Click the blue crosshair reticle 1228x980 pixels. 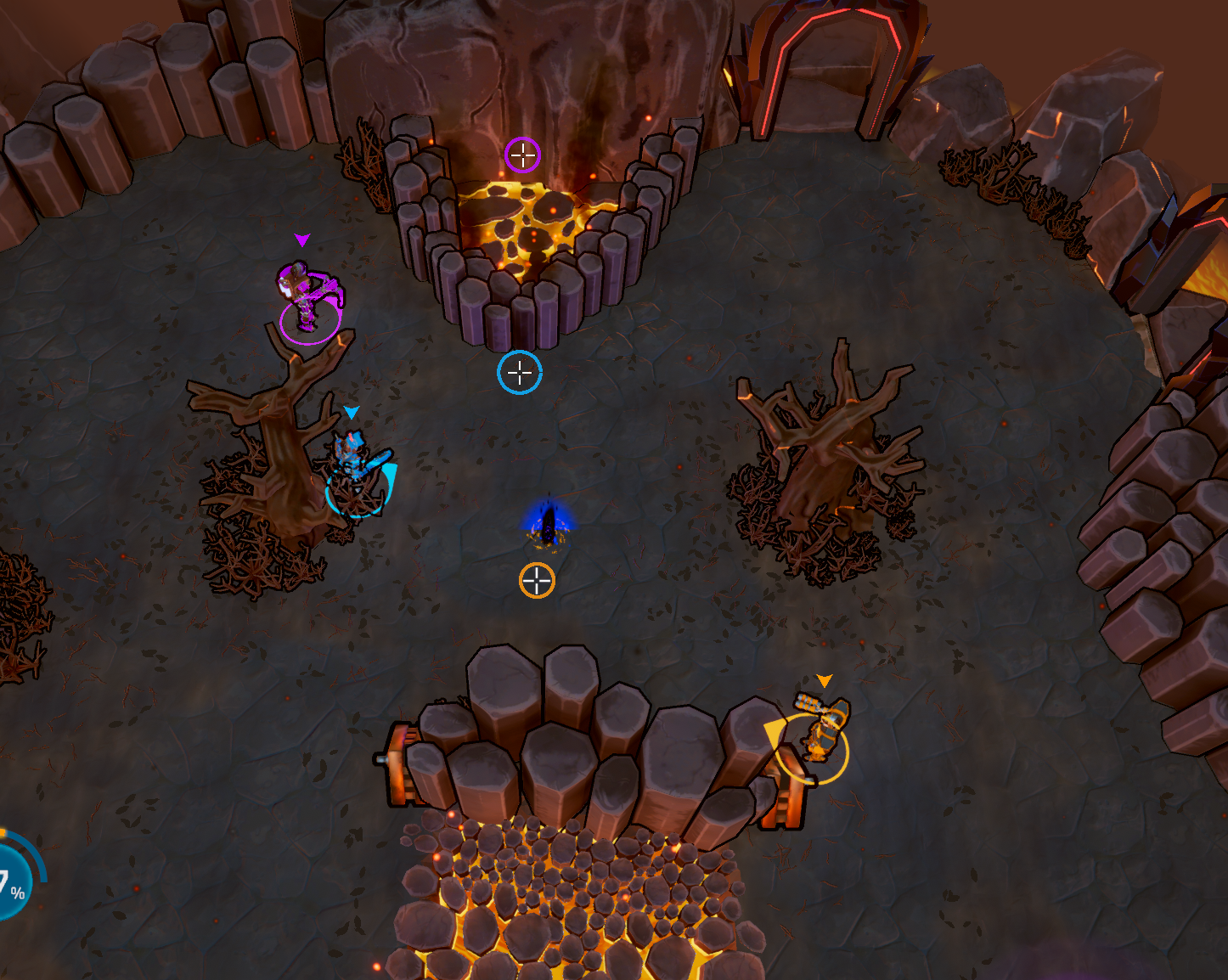coord(520,372)
